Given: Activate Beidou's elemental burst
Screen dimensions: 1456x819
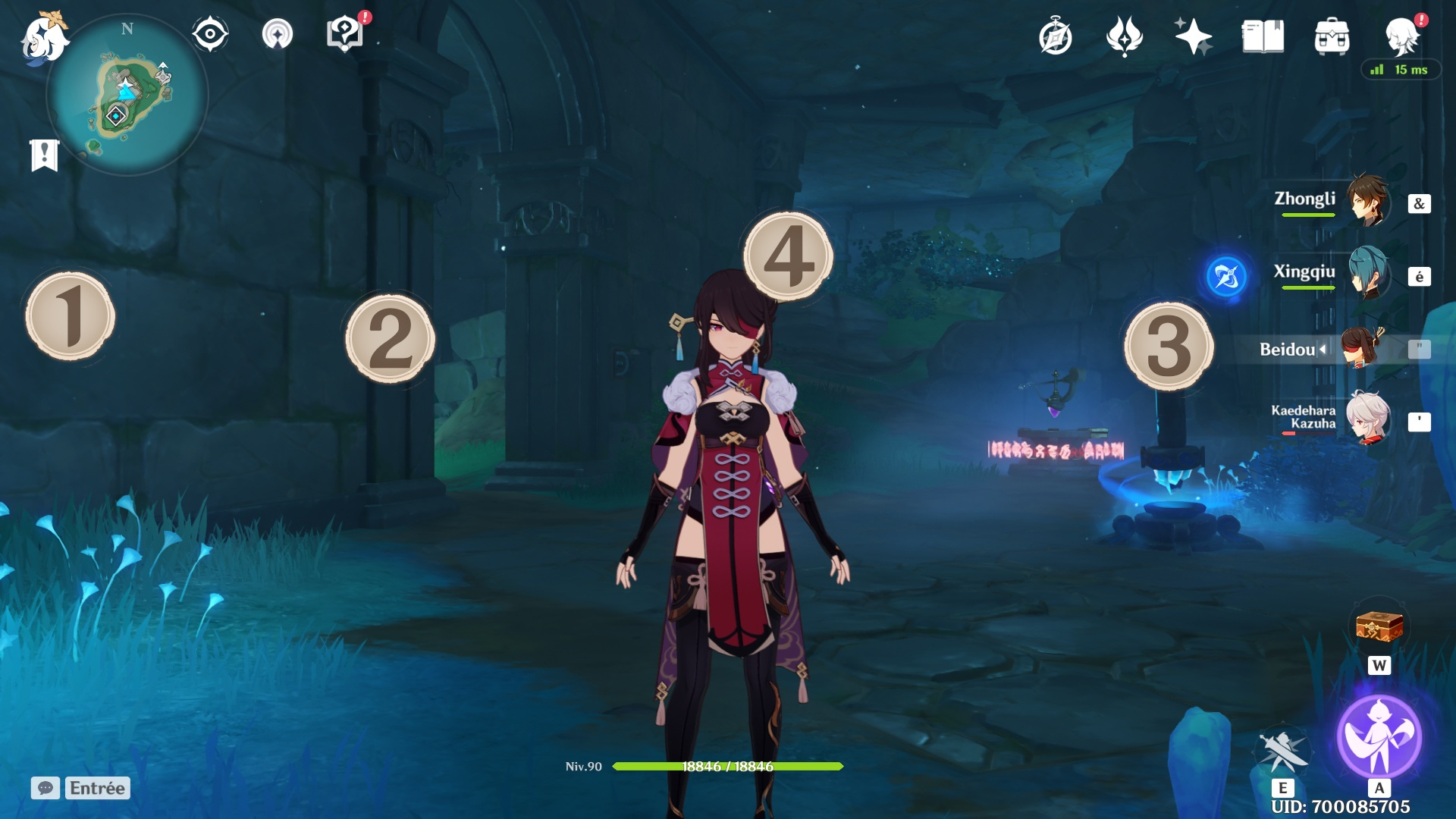Looking at the screenshot, I should 1379,736.
